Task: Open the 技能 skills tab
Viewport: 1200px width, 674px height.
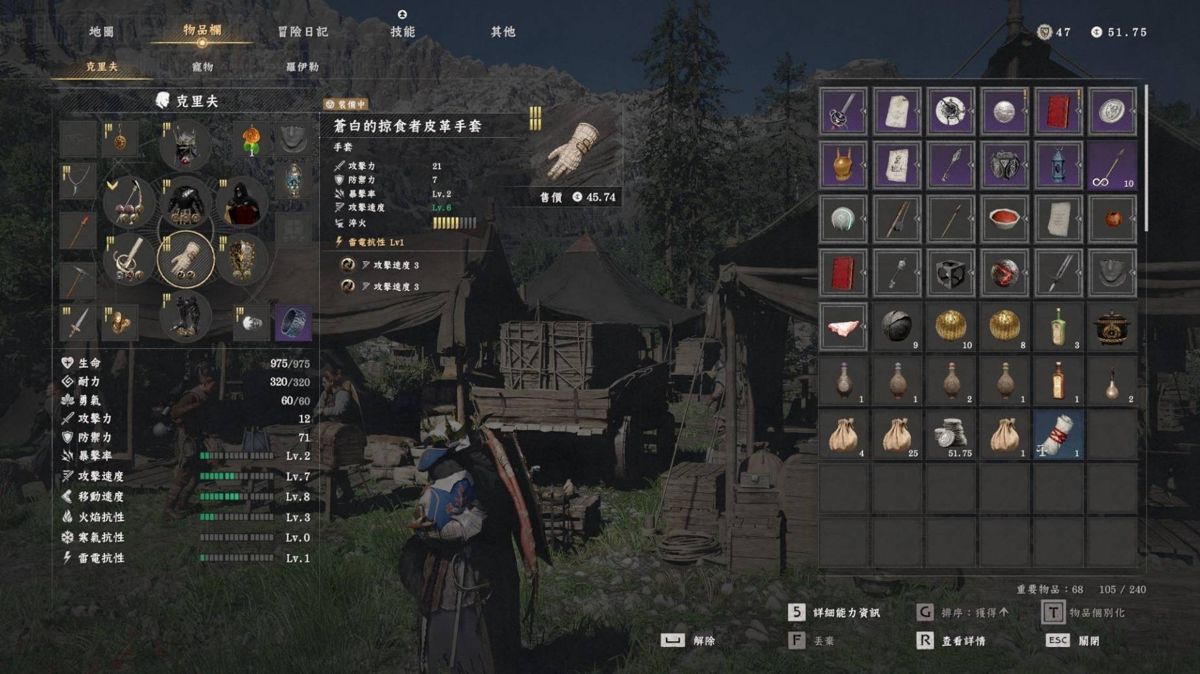Action: (402, 32)
